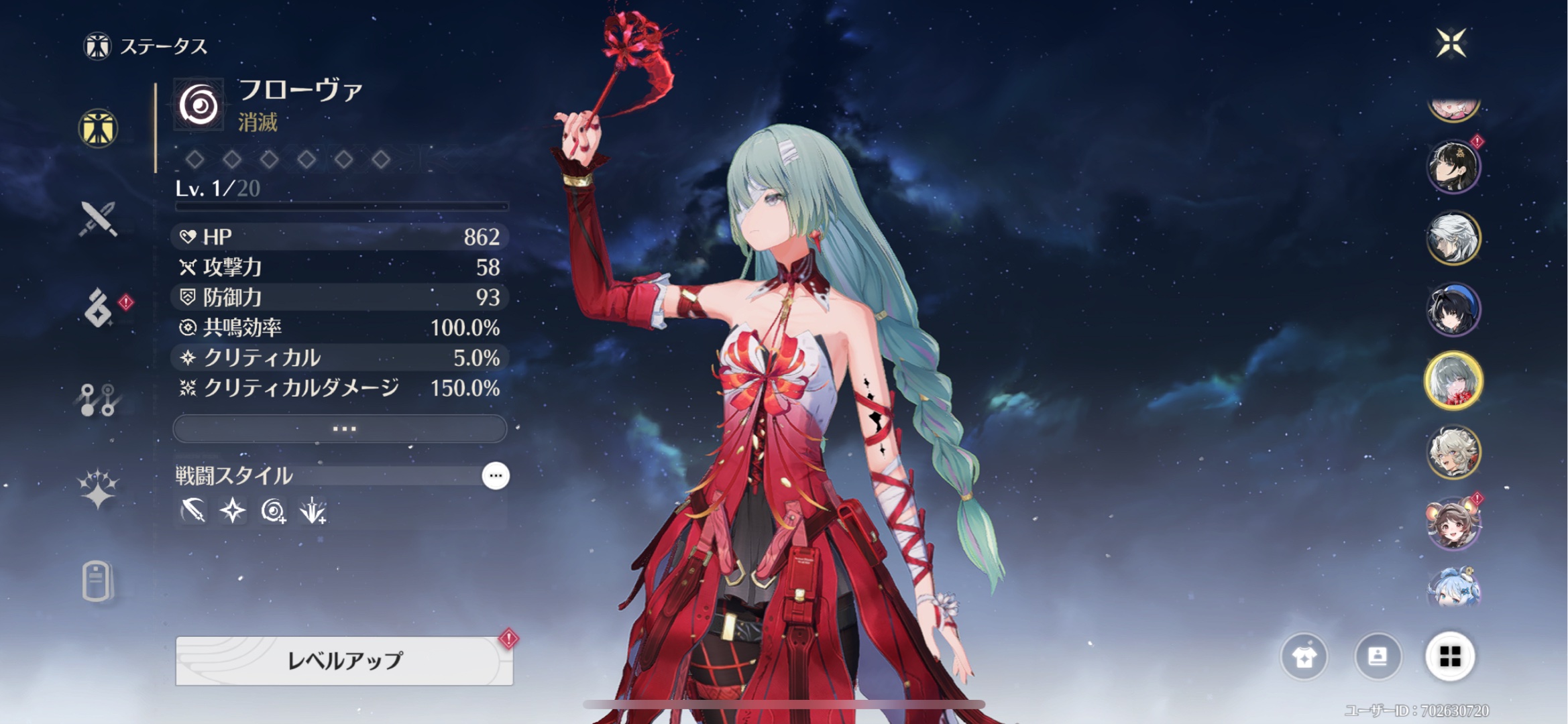
Task: Select the blonde horned character portrait
Action: point(1453,452)
